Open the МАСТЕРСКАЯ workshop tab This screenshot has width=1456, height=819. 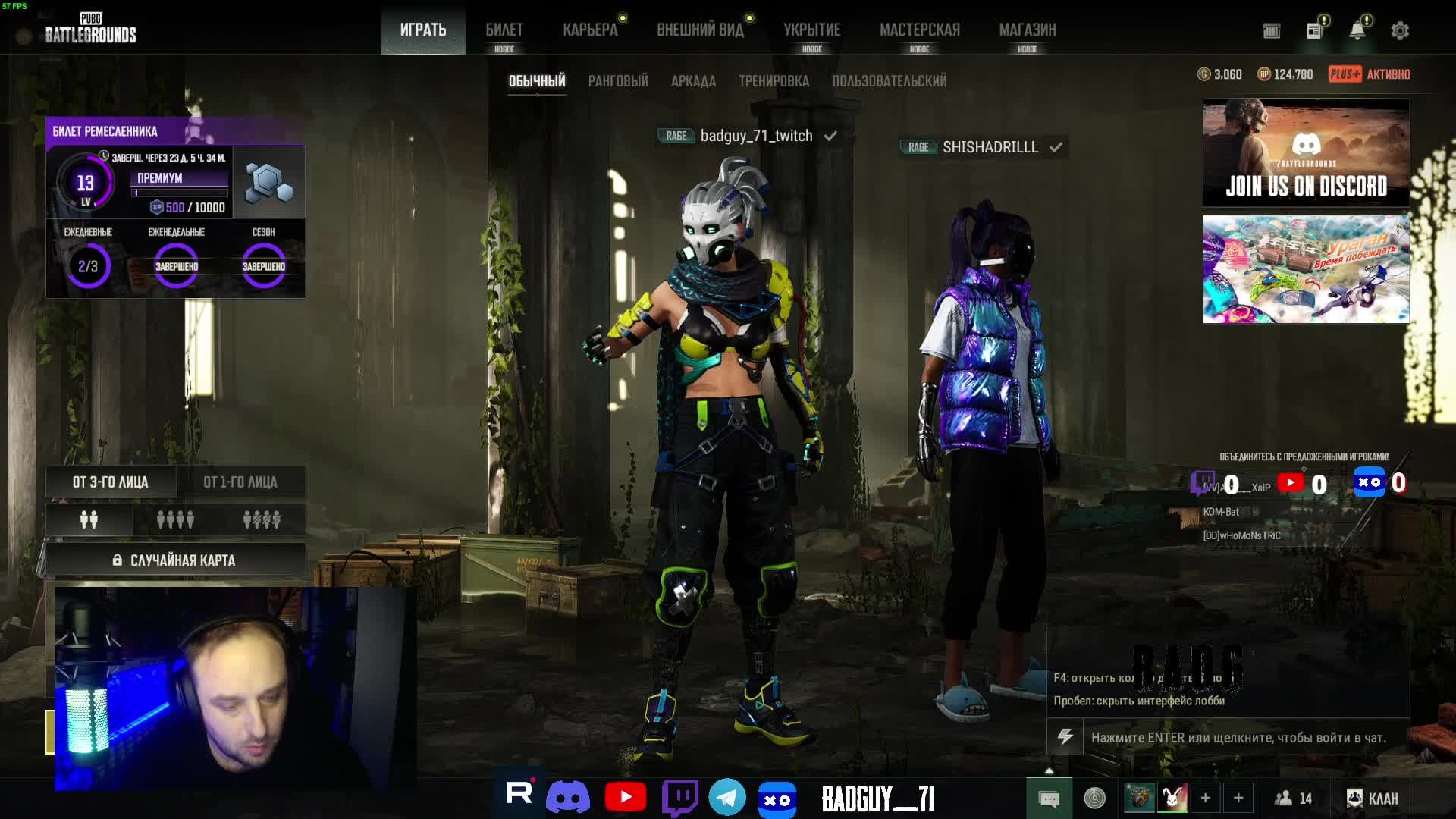[x=919, y=30]
